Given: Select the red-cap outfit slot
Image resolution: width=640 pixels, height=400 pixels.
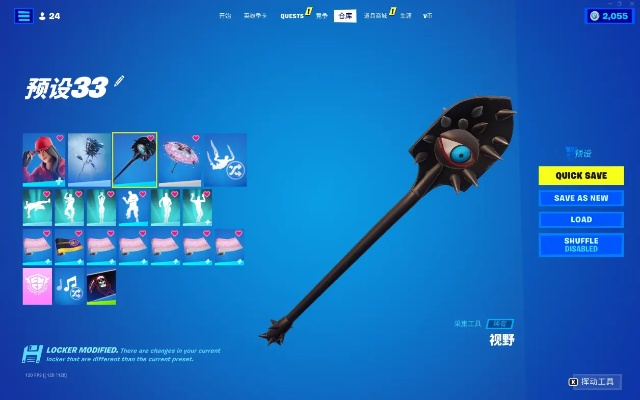Looking at the screenshot, I should pos(44,159).
